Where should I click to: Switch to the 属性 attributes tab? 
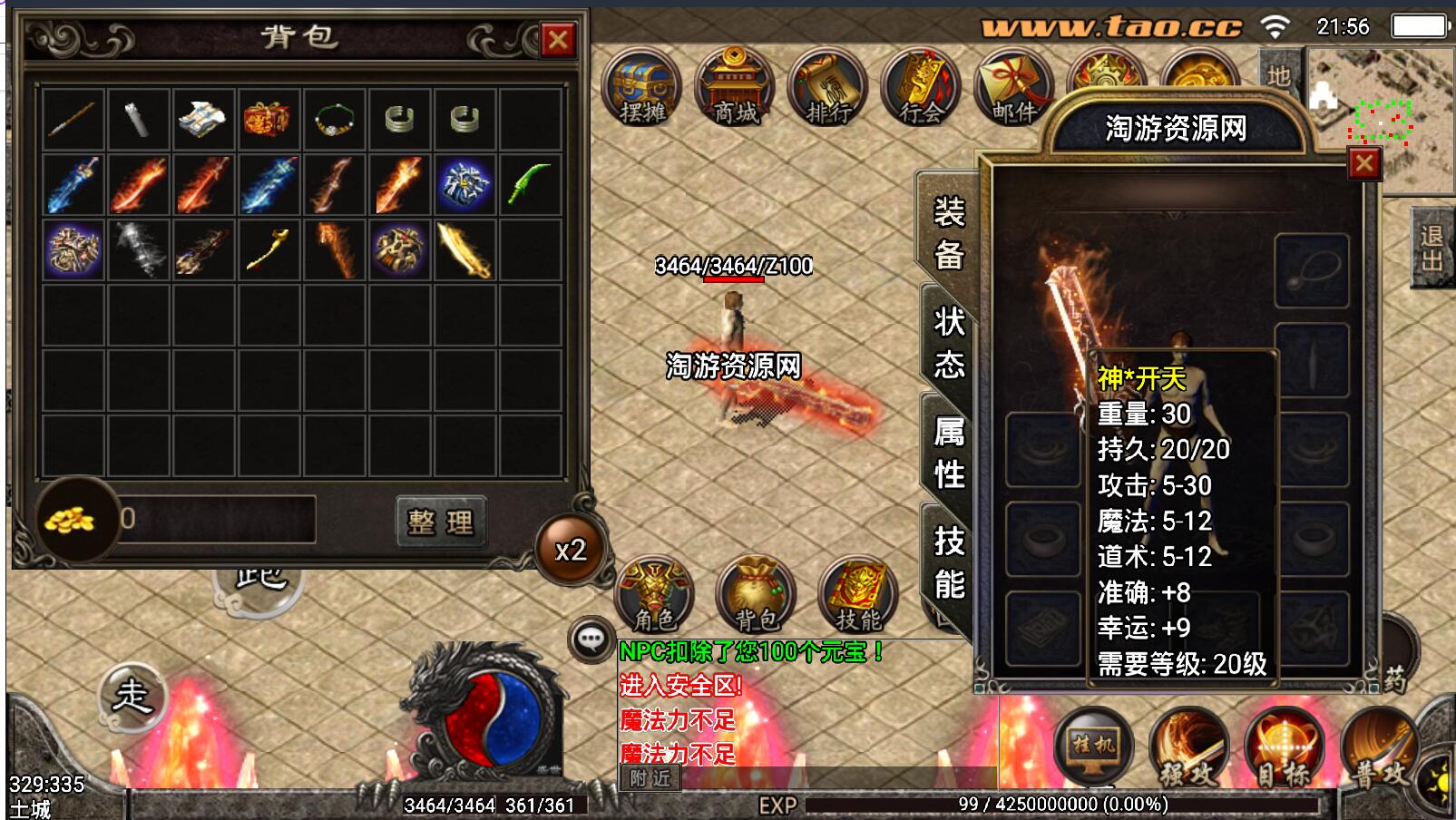(949, 452)
